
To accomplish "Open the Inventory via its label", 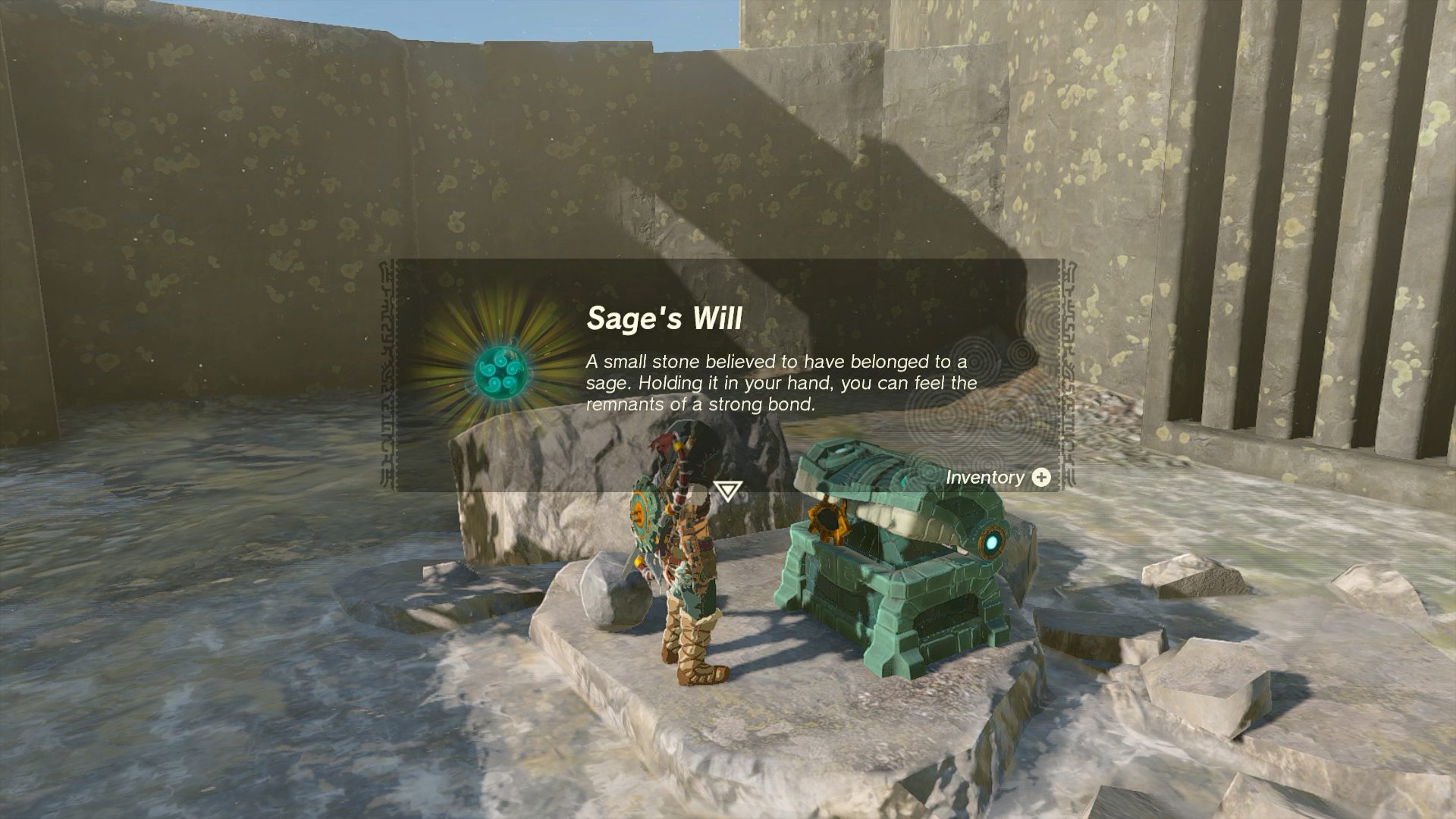I will [x=984, y=478].
